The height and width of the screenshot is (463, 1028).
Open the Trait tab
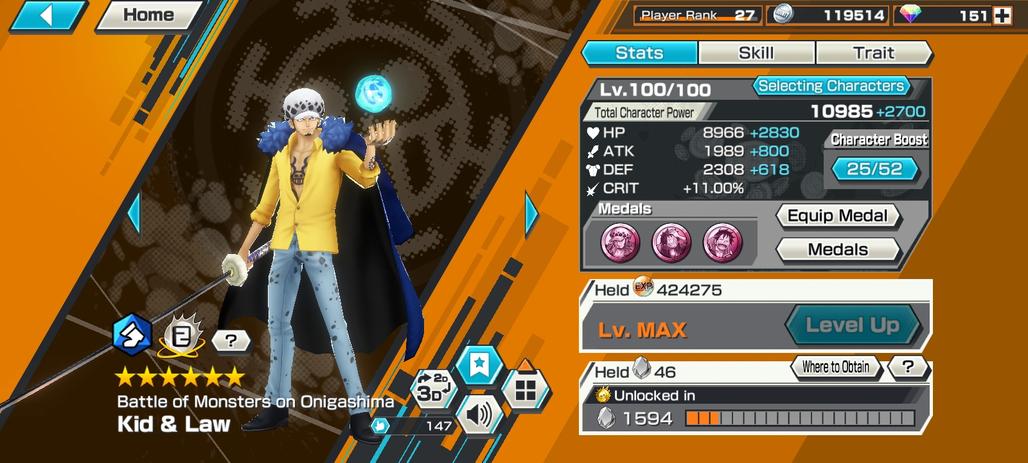[x=873, y=53]
